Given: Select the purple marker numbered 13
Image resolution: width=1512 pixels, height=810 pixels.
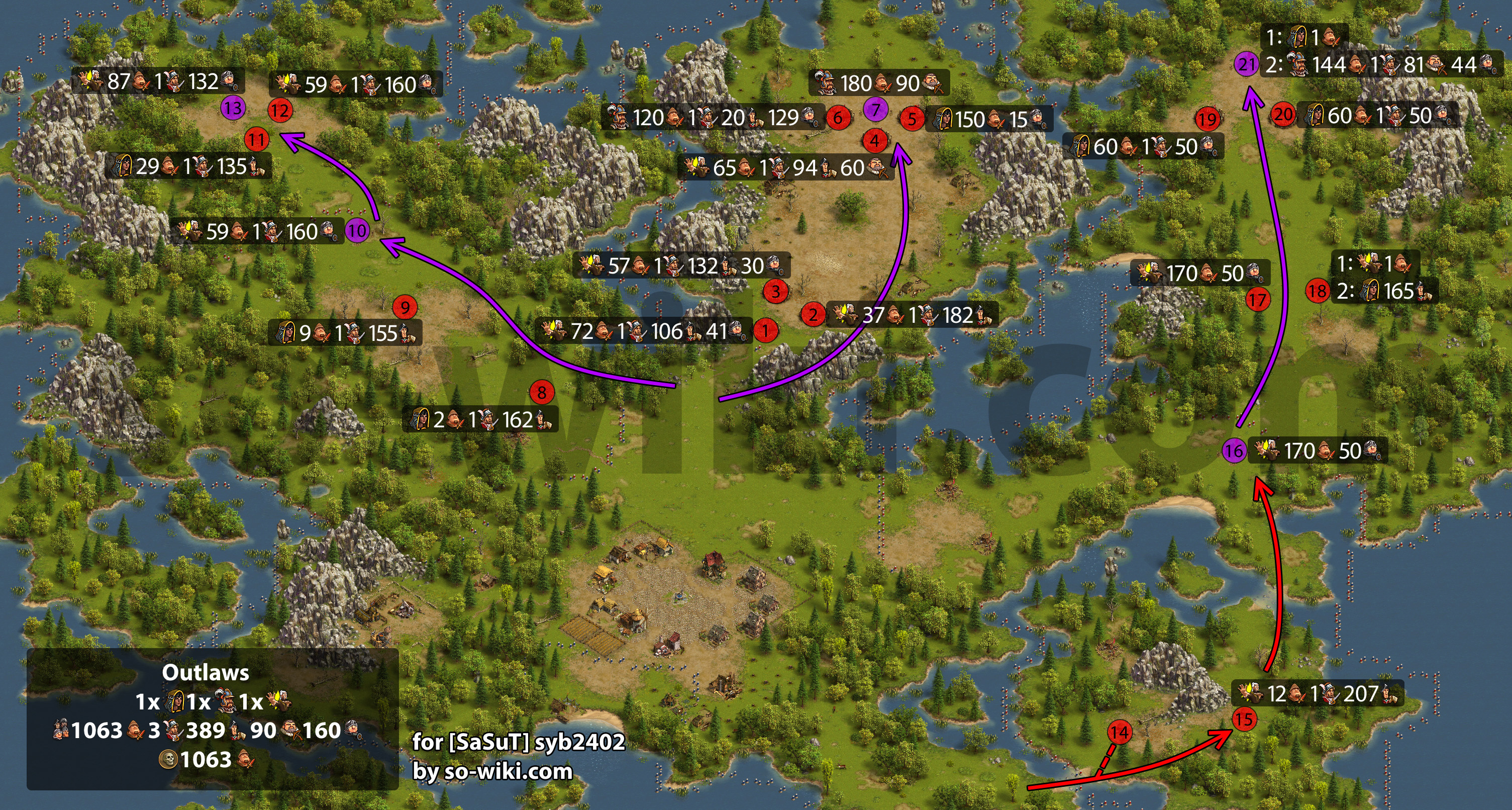Looking at the screenshot, I should 233,108.
